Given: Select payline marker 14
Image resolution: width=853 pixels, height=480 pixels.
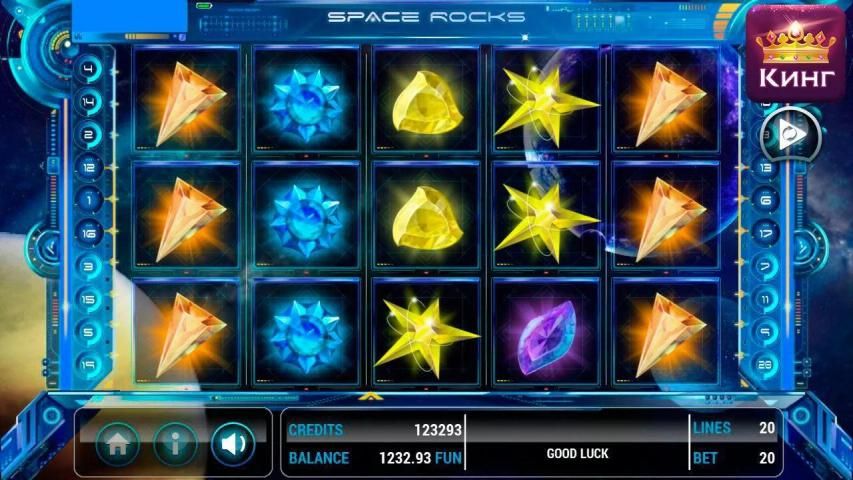Looking at the screenshot, I should 89,102.
